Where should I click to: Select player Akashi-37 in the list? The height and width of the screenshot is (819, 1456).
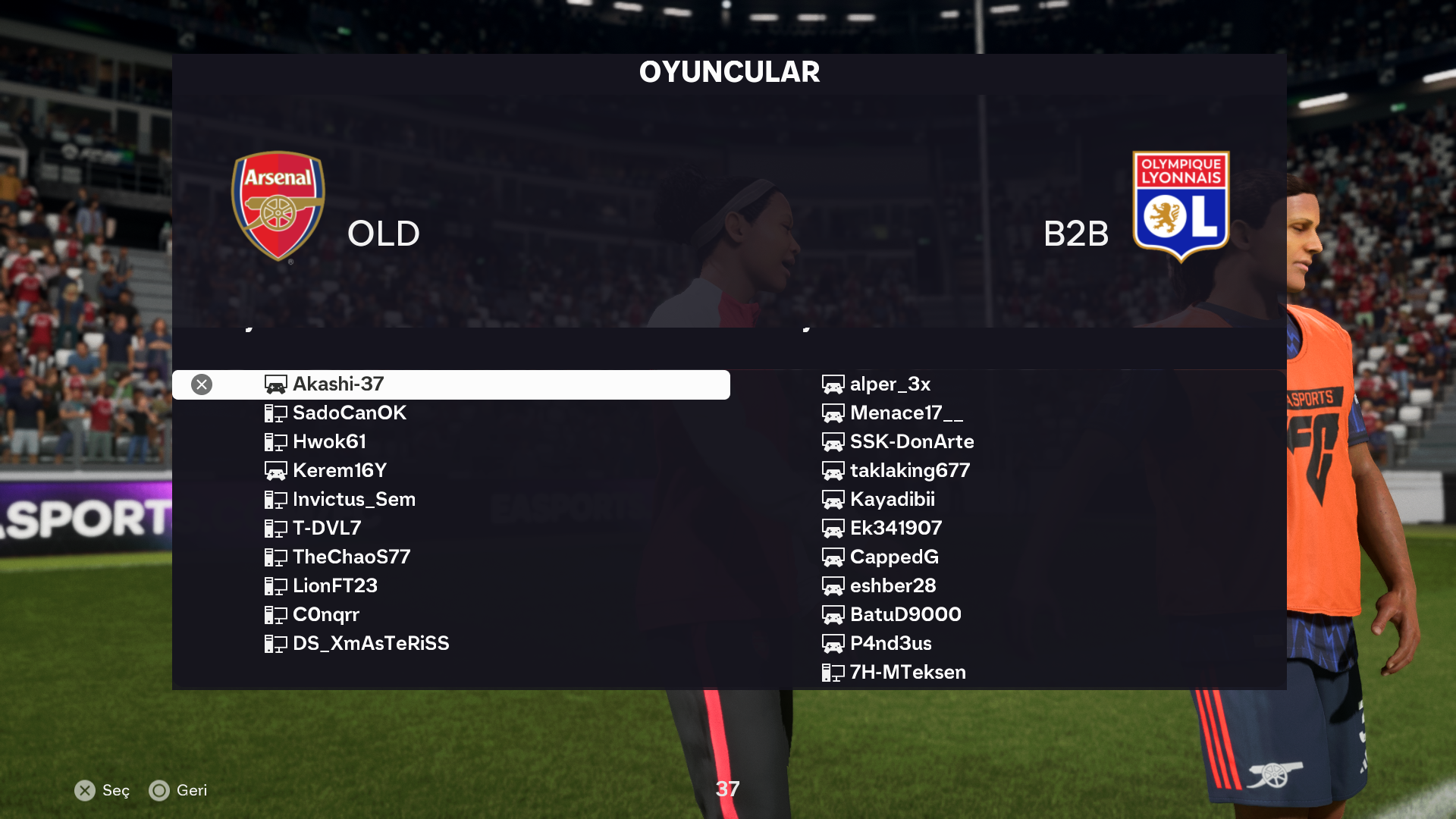pyautogui.click(x=338, y=384)
